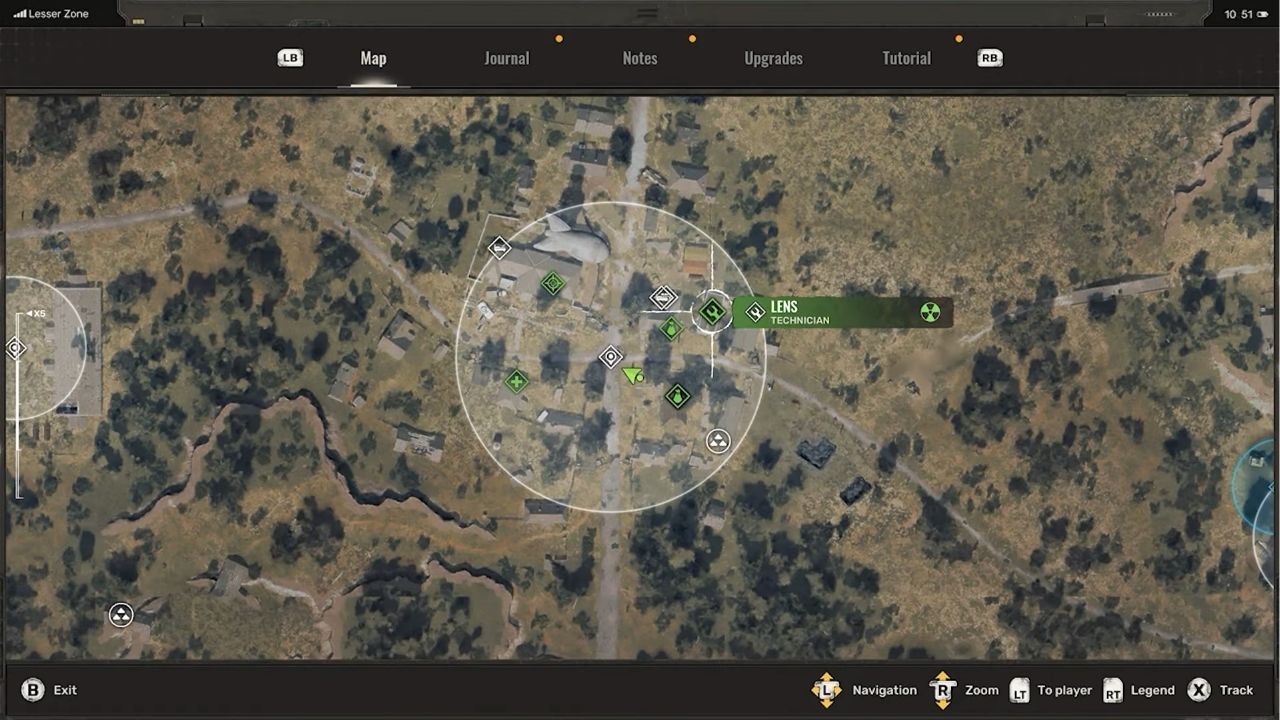The image size is (1280, 720).
Task: Select the green bottle trader marker
Action: (x=677, y=395)
